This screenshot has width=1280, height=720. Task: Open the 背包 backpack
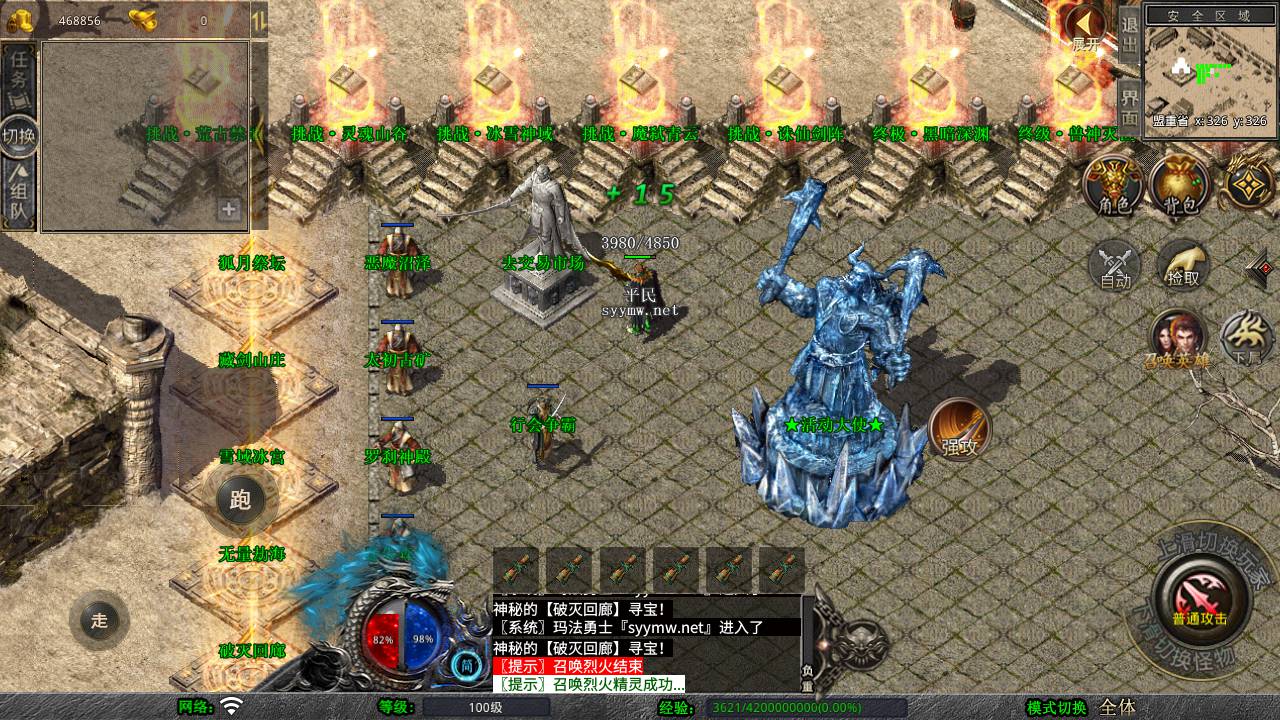pyautogui.click(x=1180, y=187)
